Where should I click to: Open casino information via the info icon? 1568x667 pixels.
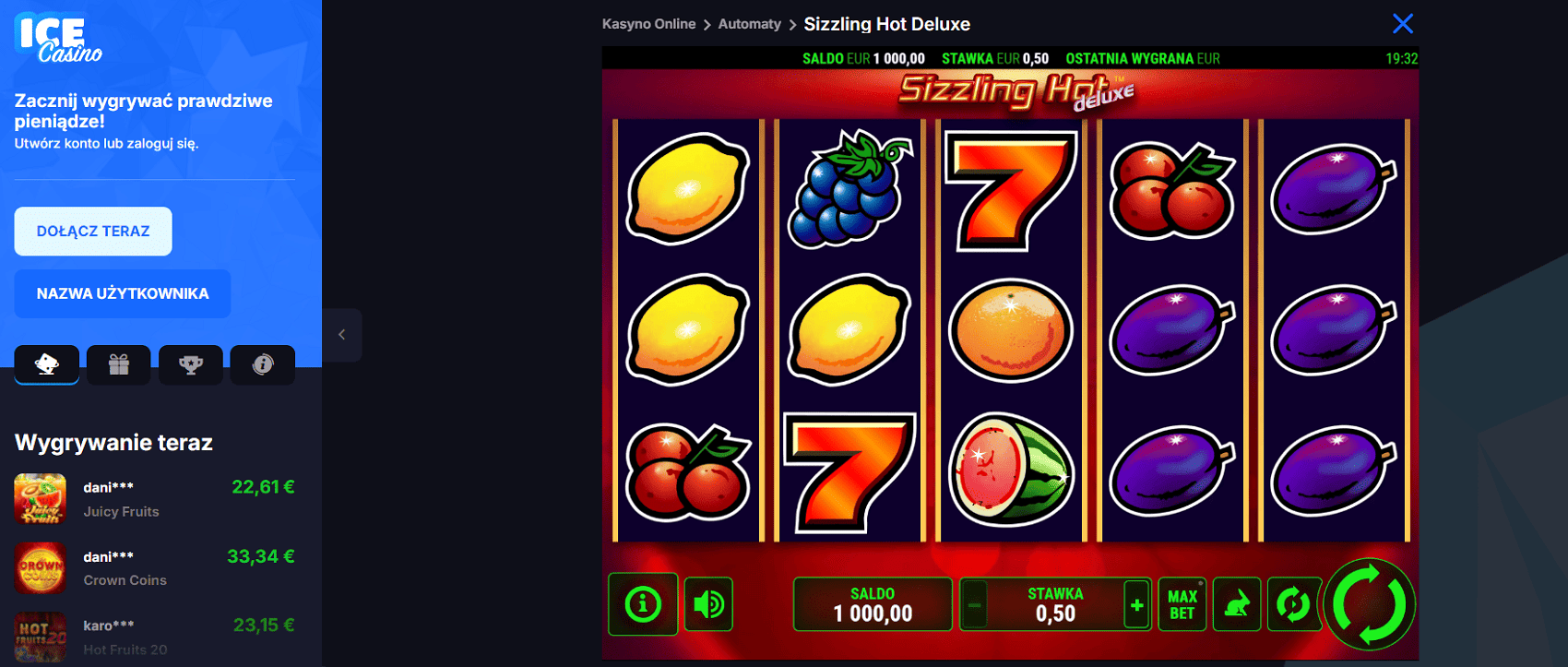click(262, 364)
